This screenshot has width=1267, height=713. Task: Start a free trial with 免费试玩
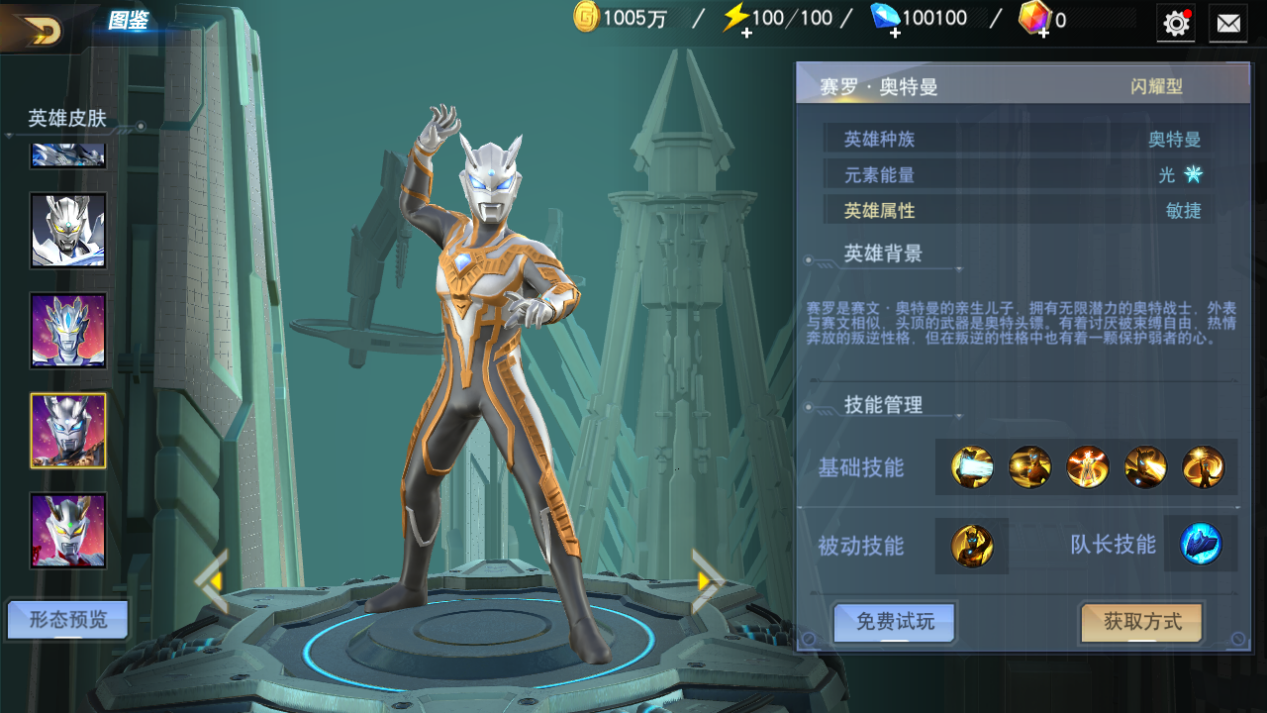(x=894, y=622)
